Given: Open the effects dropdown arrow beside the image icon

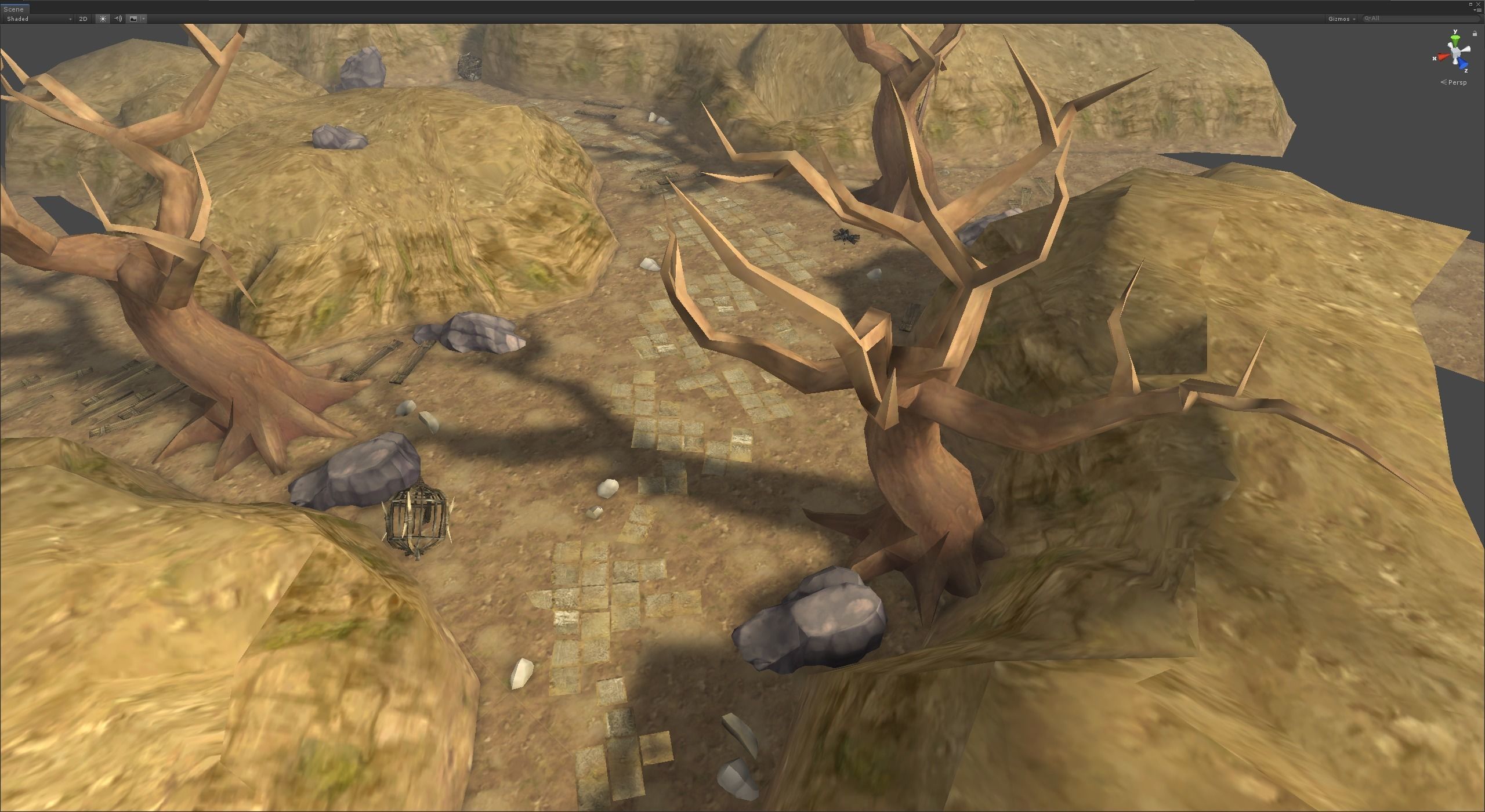Looking at the screenshot, I should click(143, 19).
